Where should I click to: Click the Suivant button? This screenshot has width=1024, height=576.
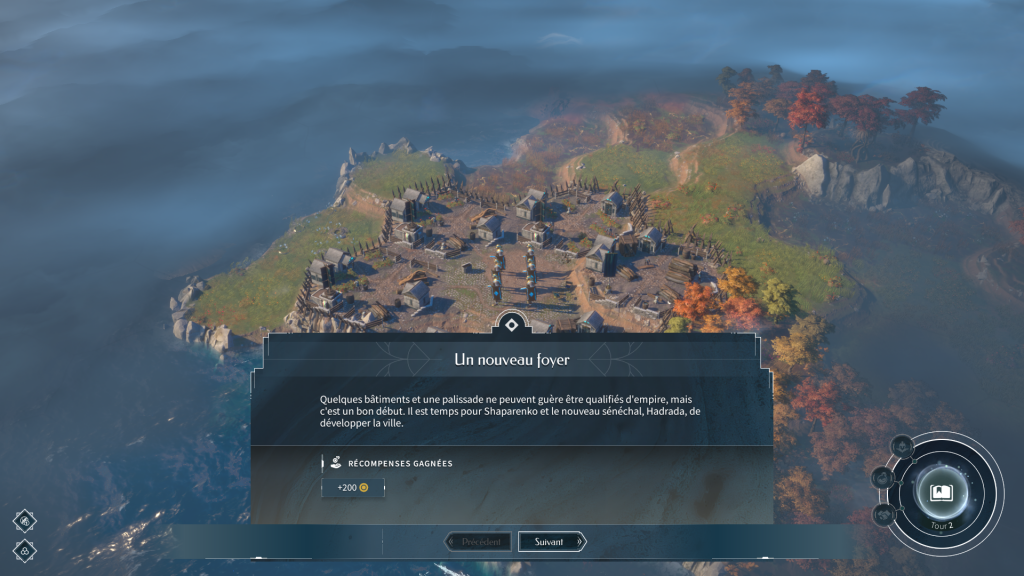coord(550,542)
